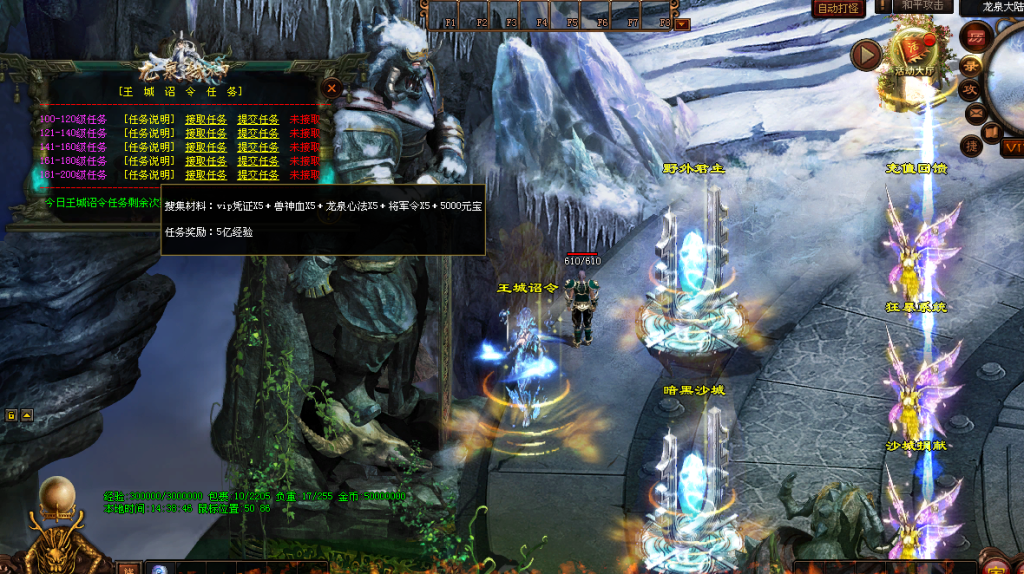This screenshot has height=574, width=1024.
Task: Open the 录 round button
Action: coord(970,65)
